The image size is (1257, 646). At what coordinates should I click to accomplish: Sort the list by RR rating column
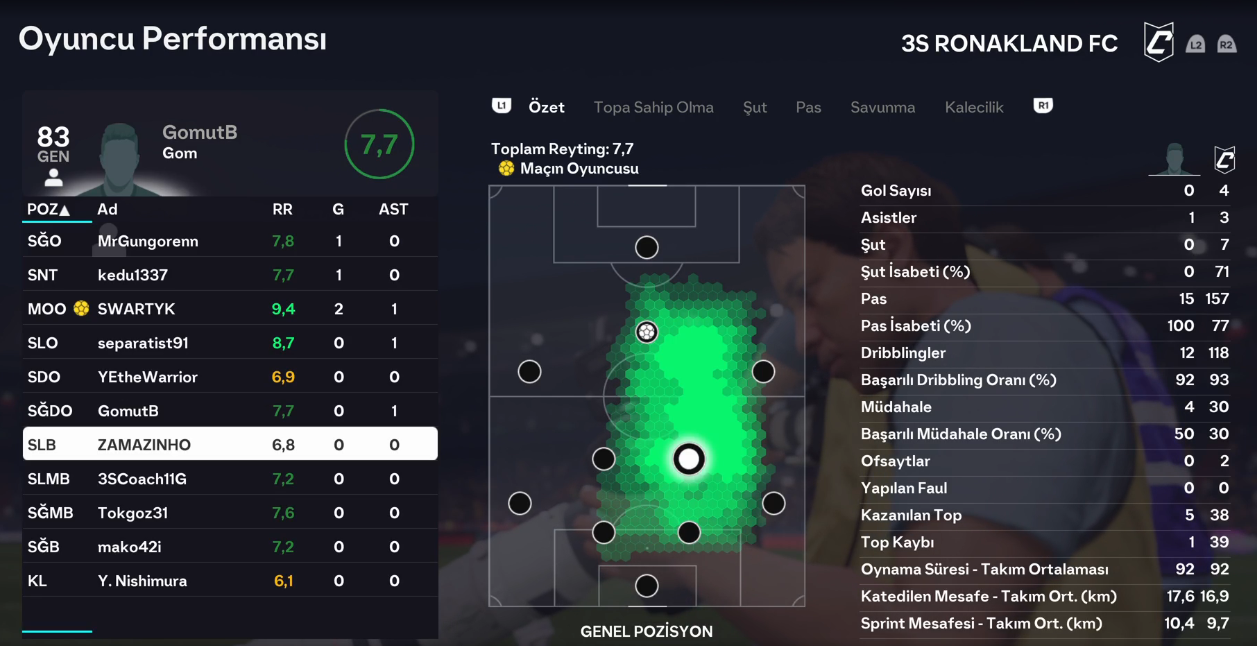tap(283, 209)
